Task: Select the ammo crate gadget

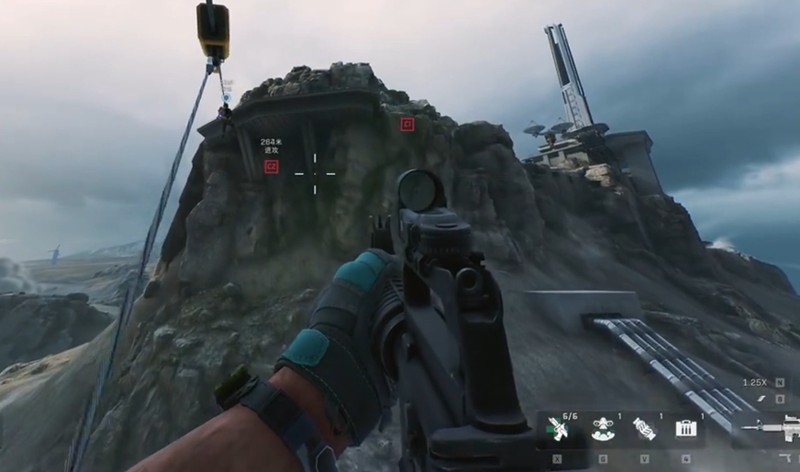Action: 686,429
